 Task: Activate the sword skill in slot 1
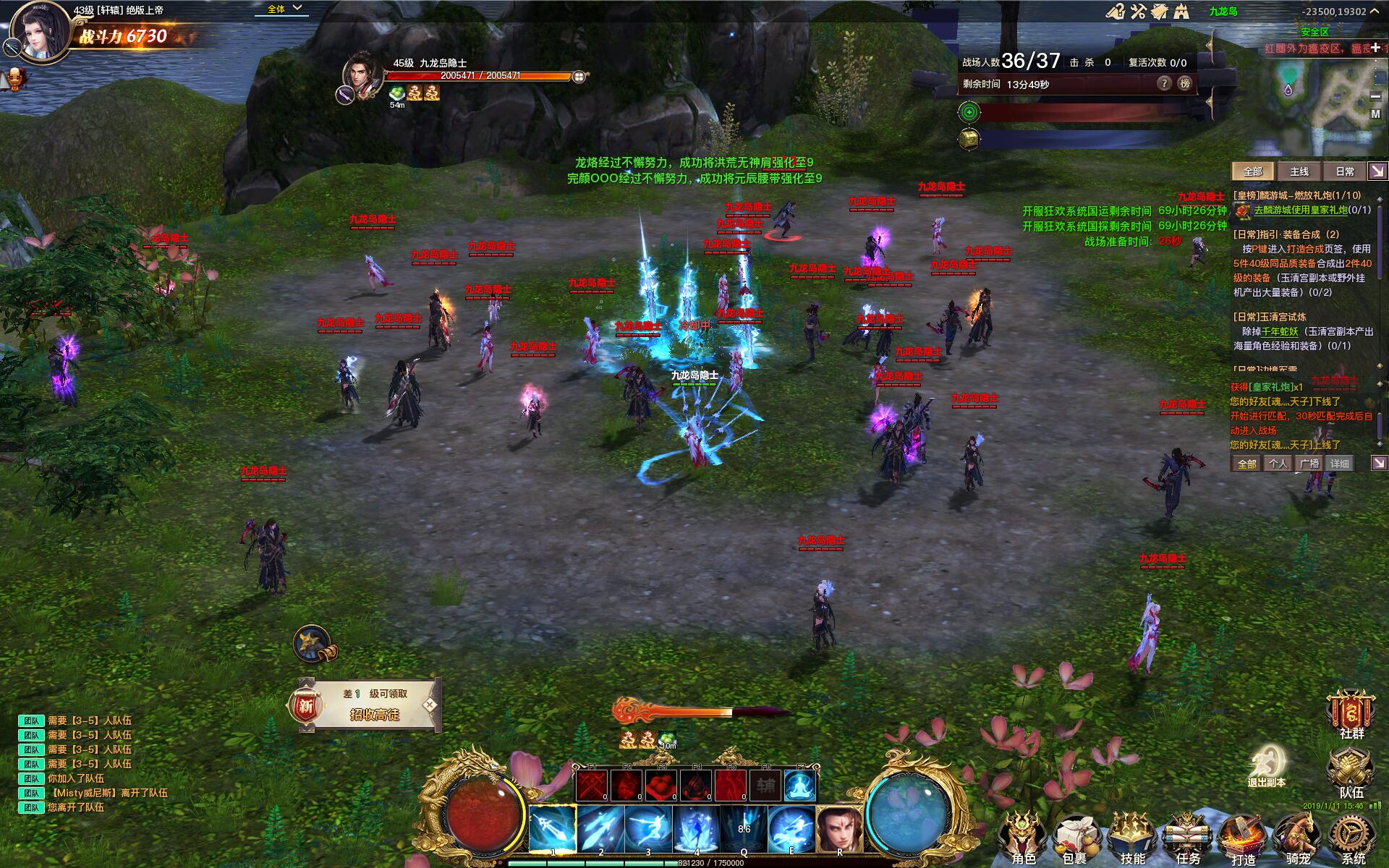click(553, 830)
